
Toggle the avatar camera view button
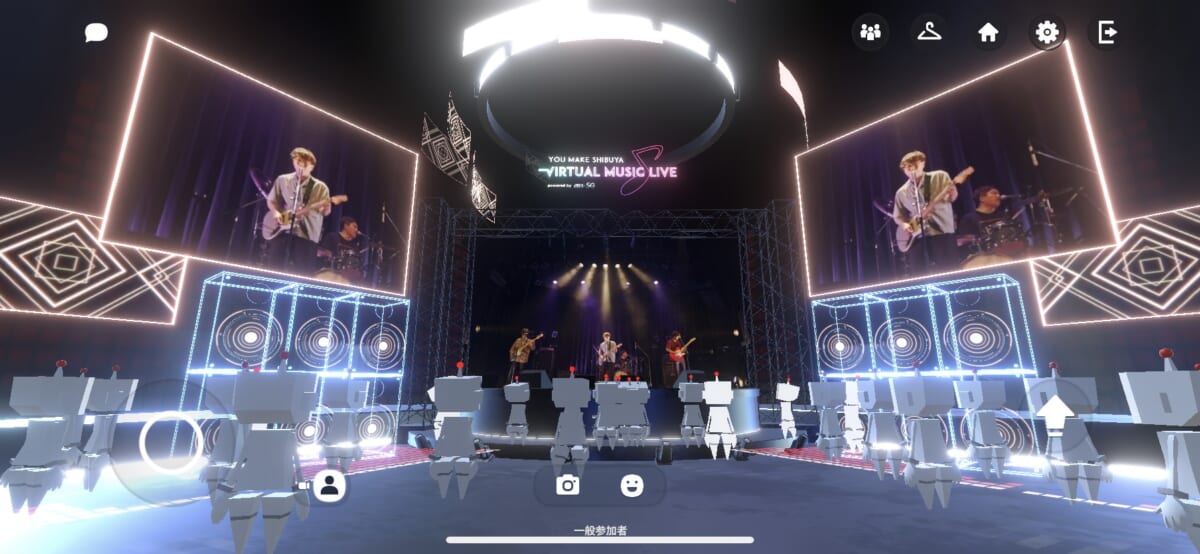click(327, 486)
